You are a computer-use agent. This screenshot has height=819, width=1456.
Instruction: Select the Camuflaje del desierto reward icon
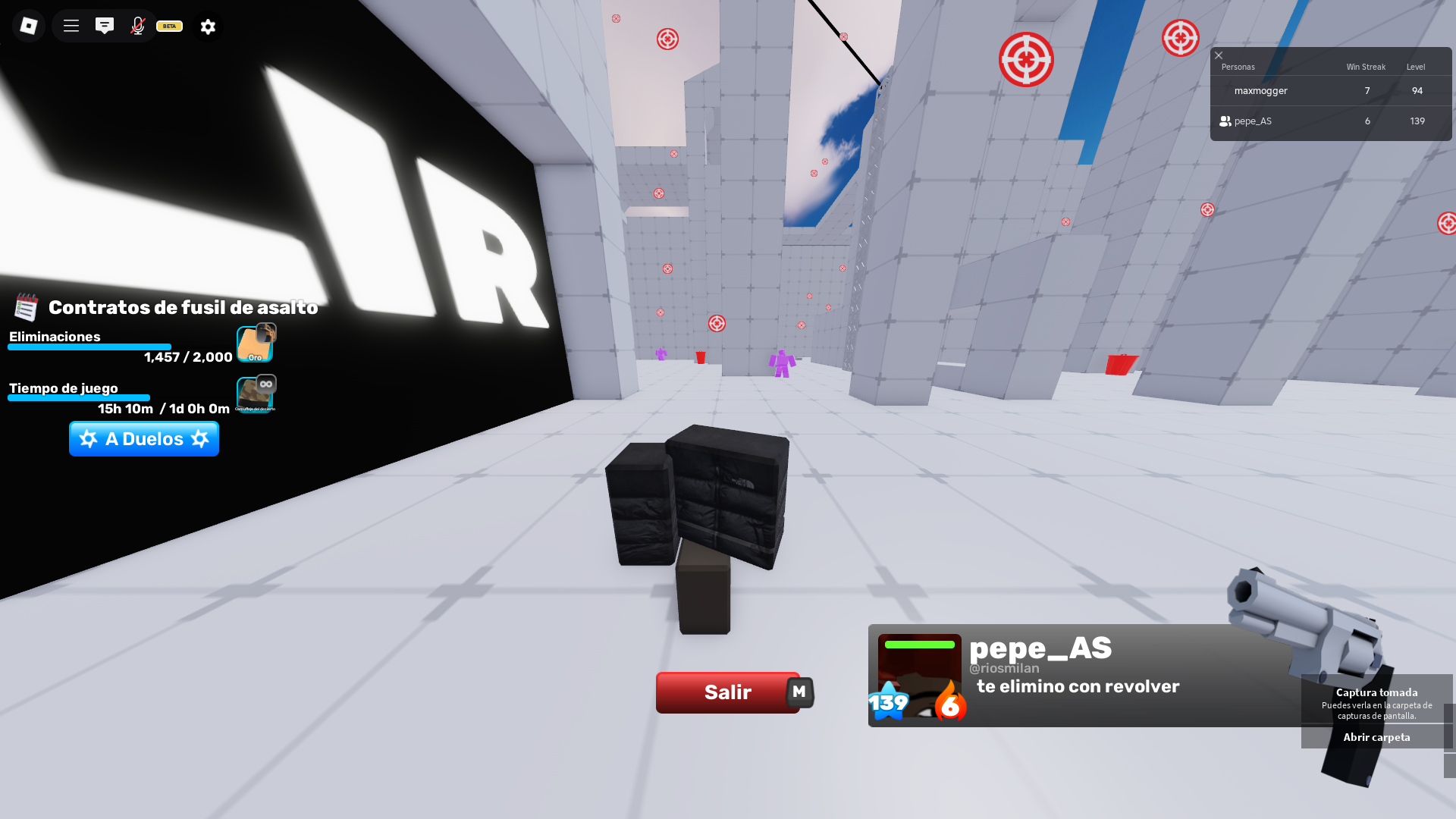pyautogui.click(x=255, y=393)
